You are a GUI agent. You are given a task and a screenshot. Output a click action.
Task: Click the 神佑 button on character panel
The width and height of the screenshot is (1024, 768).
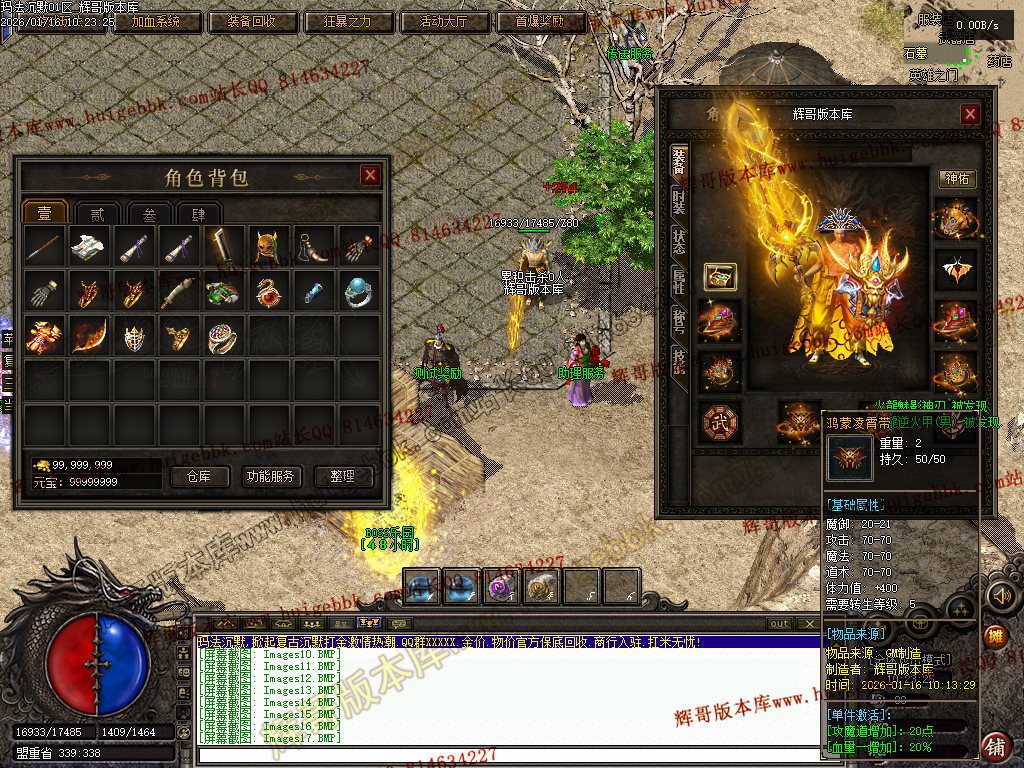(957, 179)
